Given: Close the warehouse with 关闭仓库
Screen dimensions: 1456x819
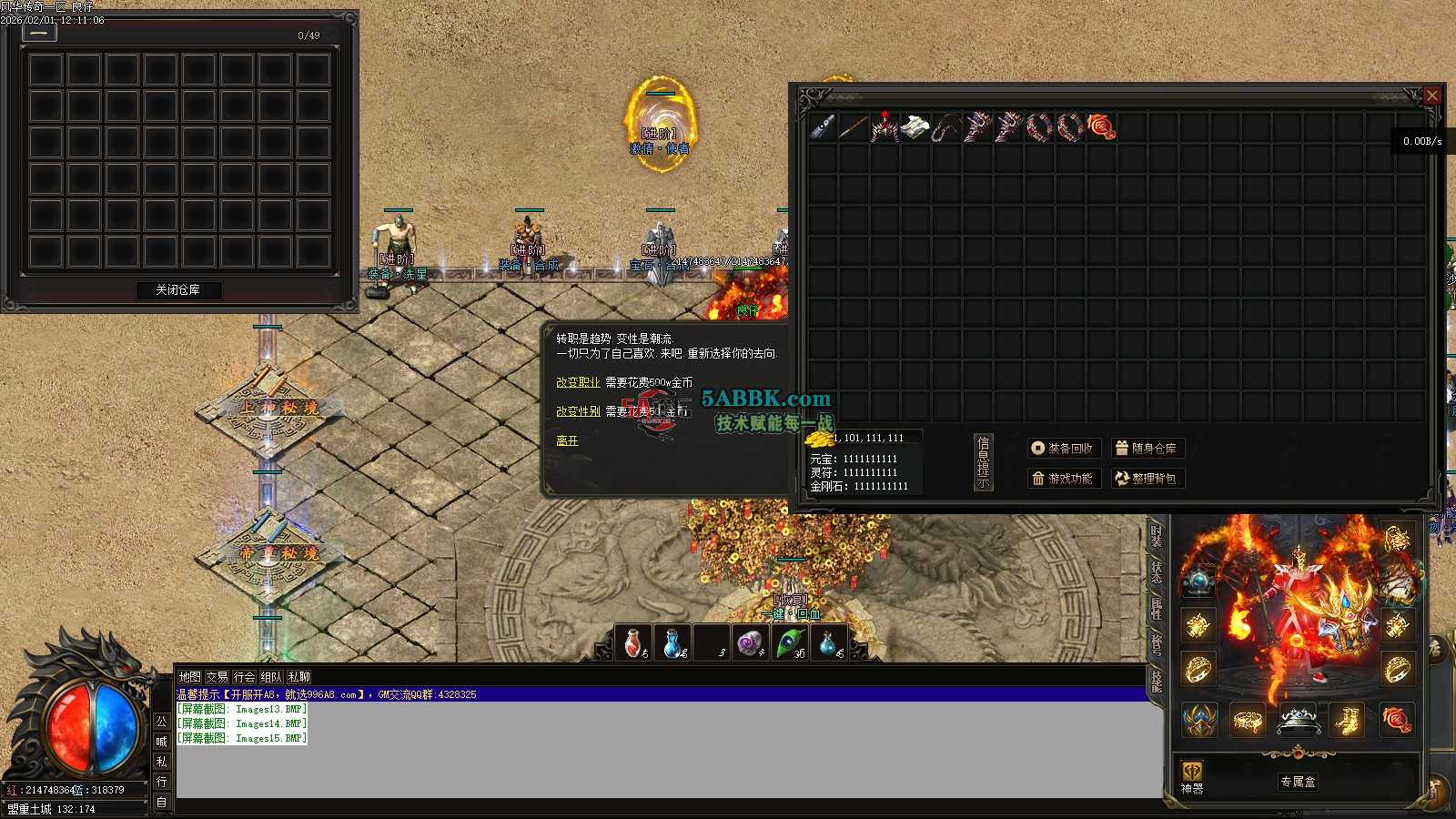Looking at the screenshot, I should point(177,290).
